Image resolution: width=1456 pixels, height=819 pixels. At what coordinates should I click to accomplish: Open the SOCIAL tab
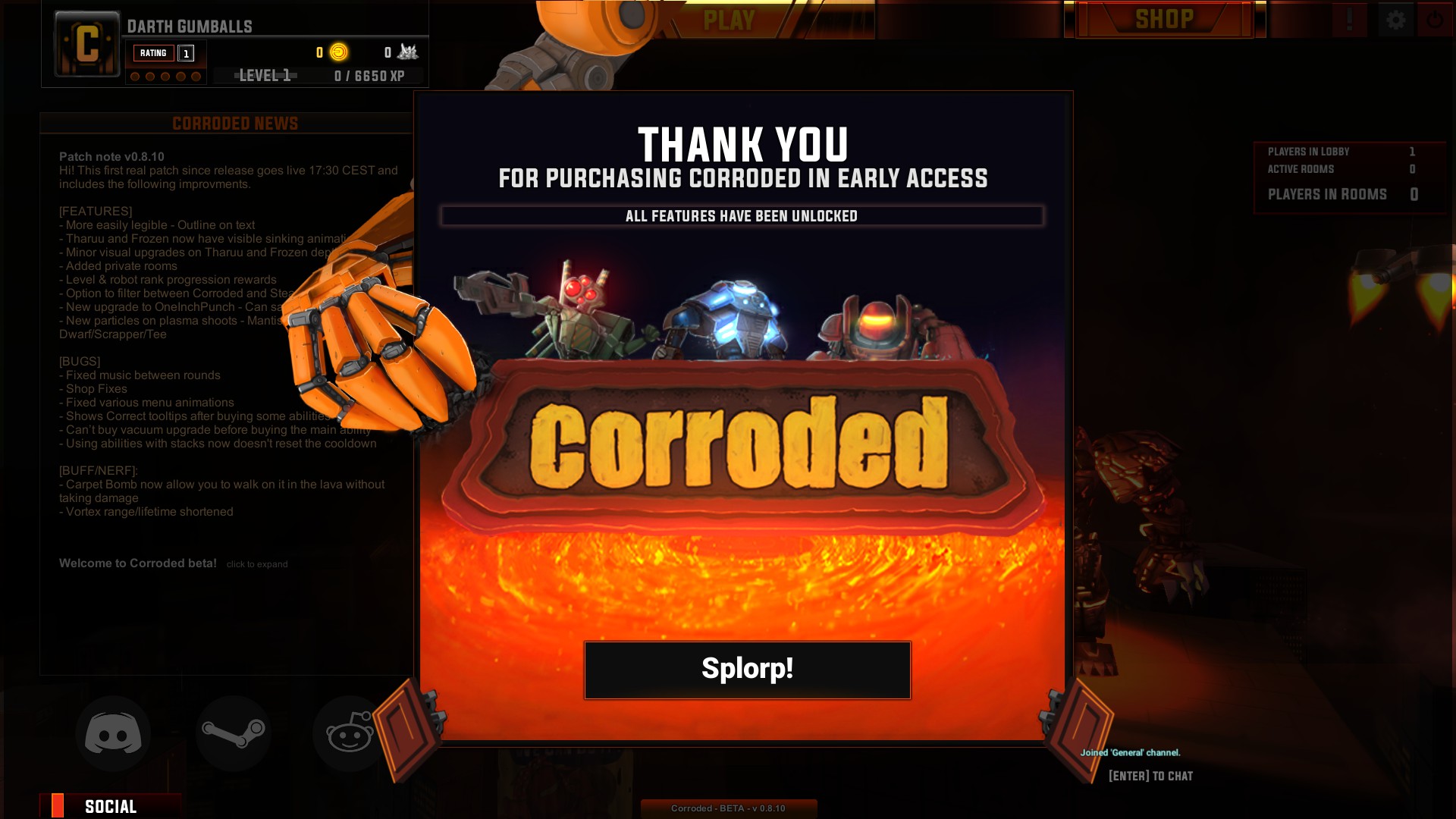pos(111,806)
